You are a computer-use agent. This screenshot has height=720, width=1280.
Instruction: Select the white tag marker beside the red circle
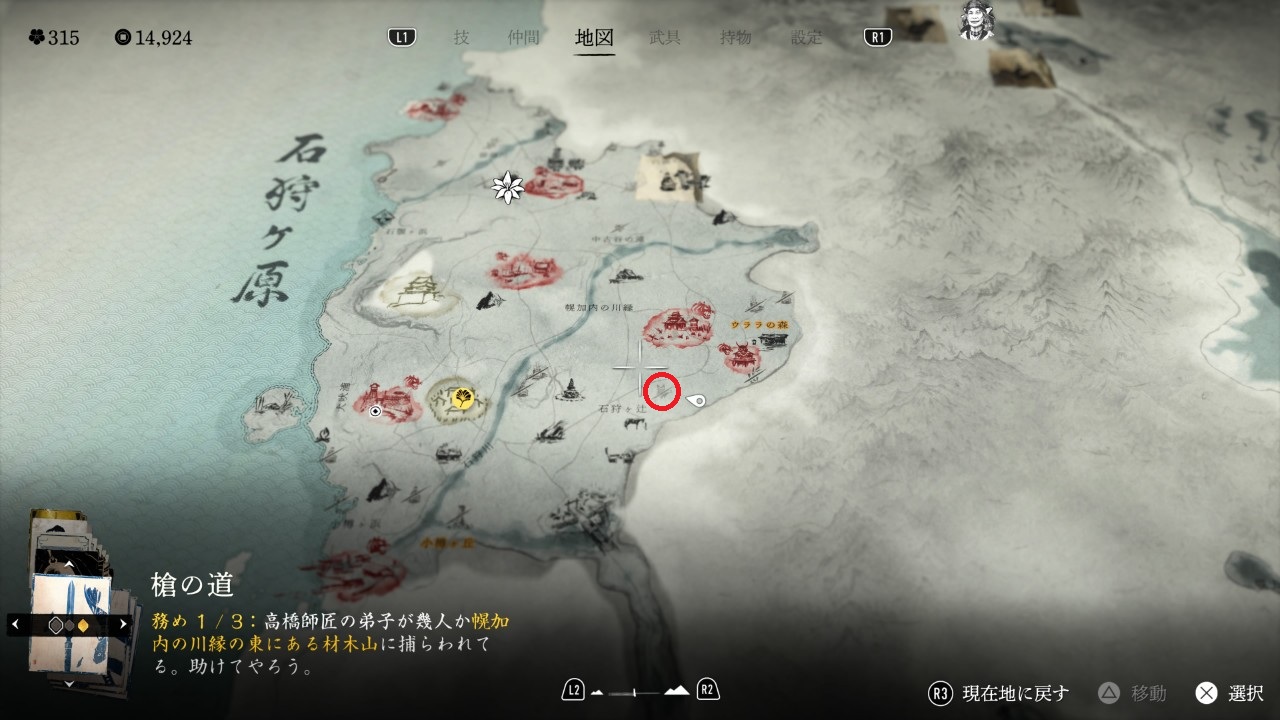697,401
